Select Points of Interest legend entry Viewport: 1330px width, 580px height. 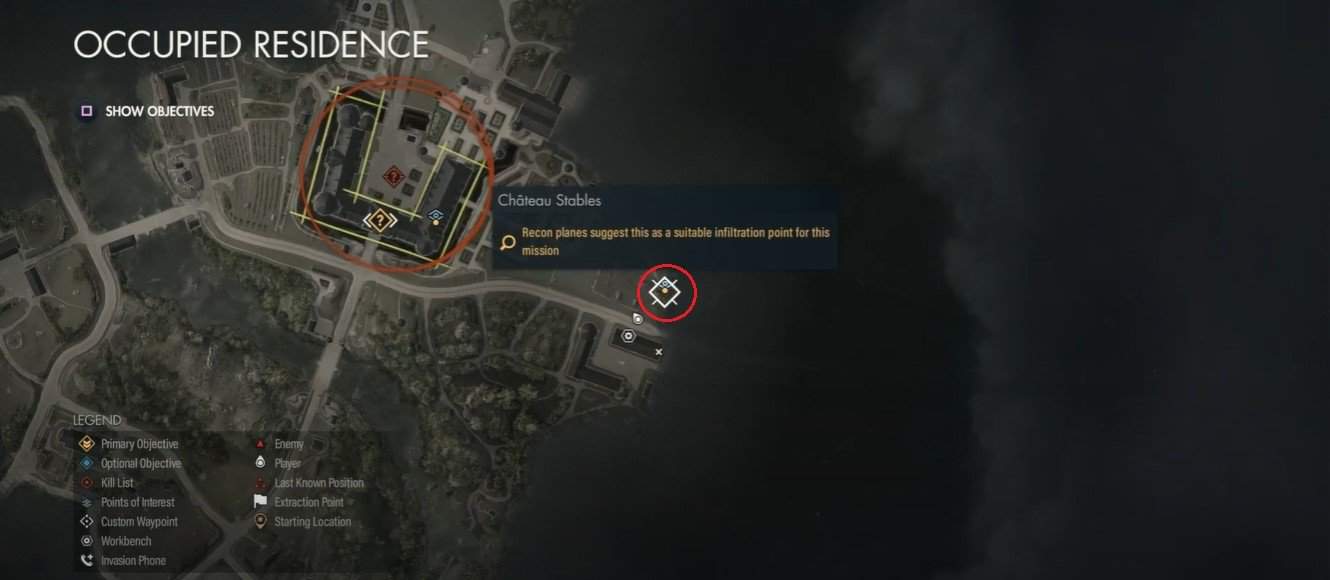coord(137,502)
